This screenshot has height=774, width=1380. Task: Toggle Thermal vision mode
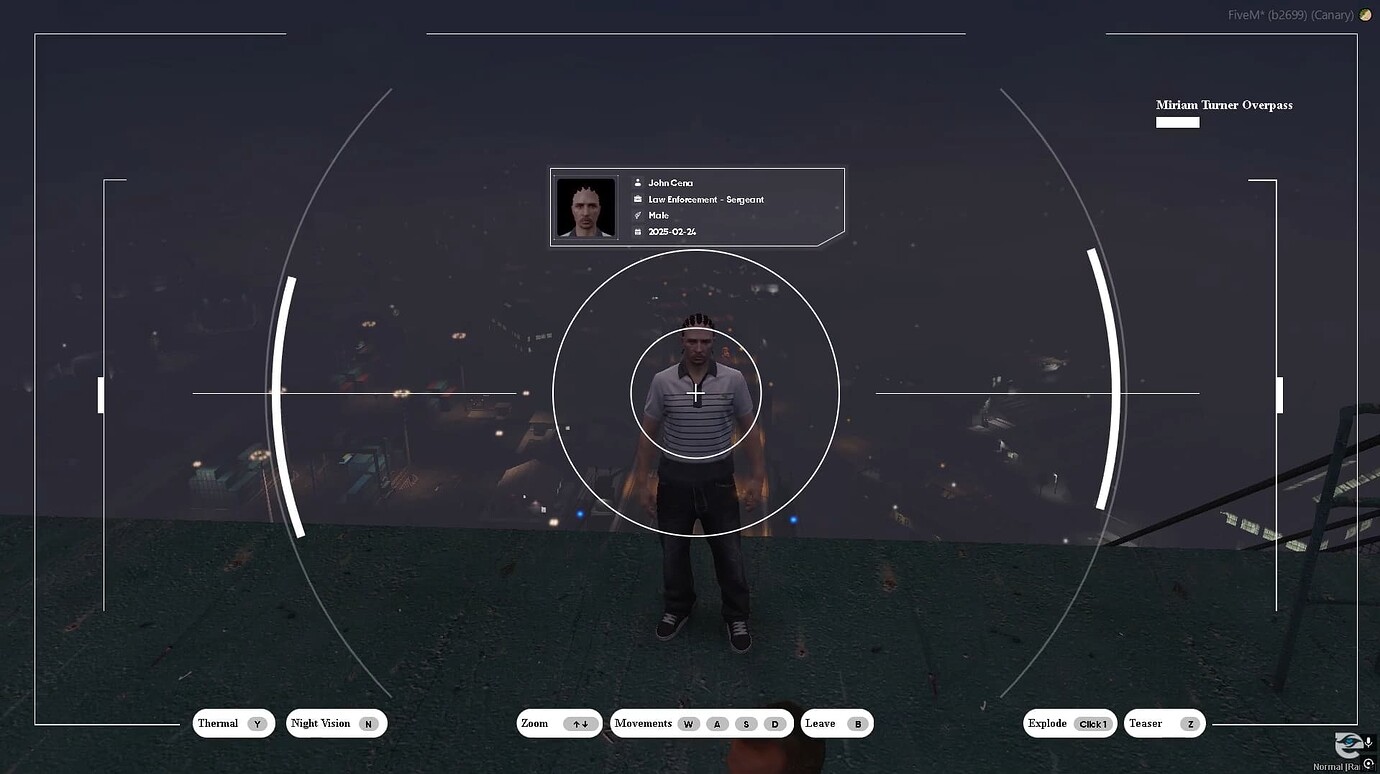coord(233,723)
